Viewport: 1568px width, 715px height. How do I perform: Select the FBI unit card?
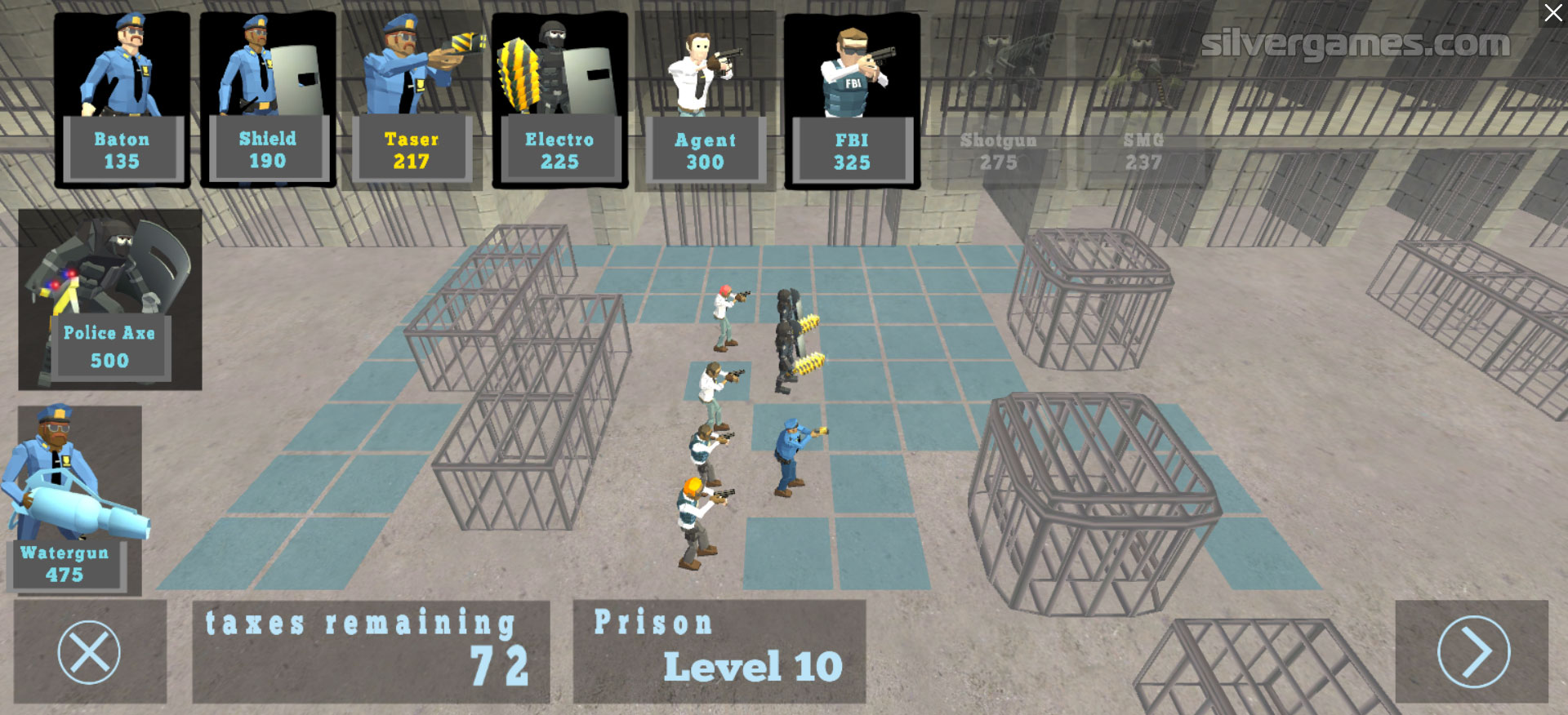[852, 100]
